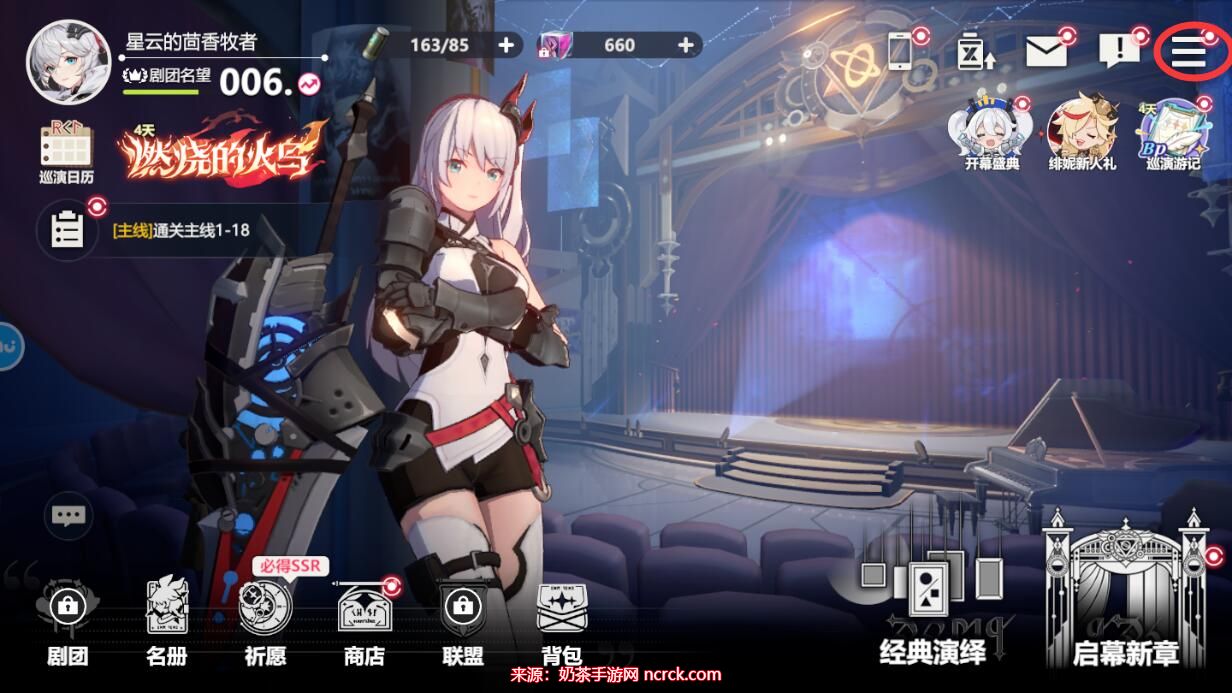Open the 背包 backpack
Image resolution: width=1232 pixels, height=693 pixels.
point(561,620)
